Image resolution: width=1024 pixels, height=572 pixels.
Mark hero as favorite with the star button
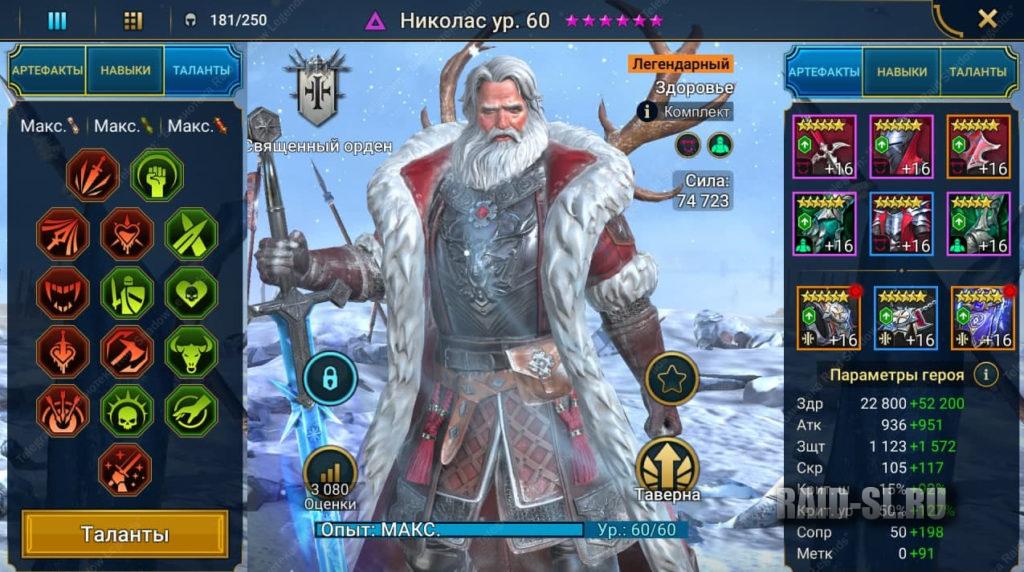pos(671,377)
